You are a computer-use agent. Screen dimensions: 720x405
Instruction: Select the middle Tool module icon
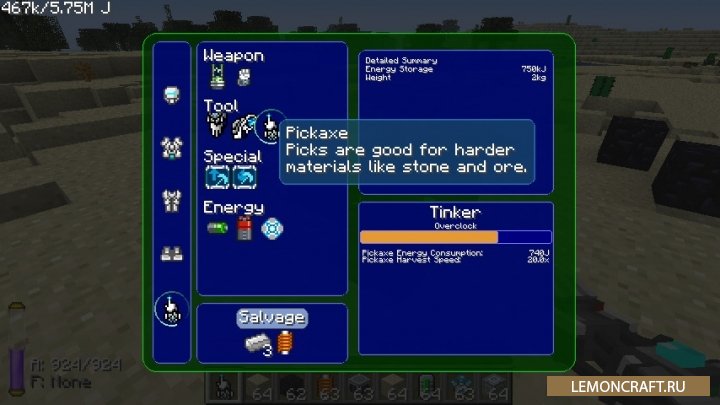(x=242, y=126)
